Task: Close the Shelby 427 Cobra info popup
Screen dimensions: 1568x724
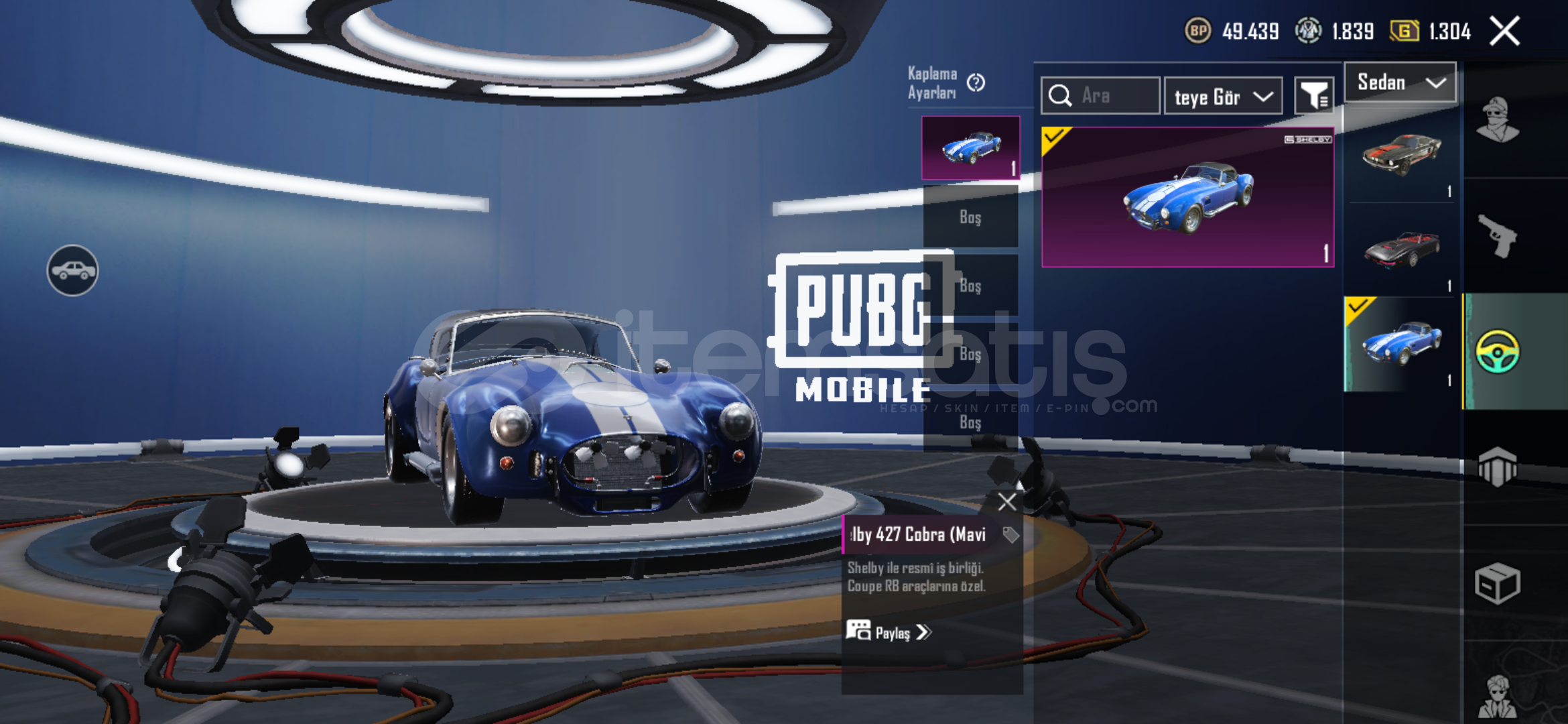Action: click(1006, 501)
